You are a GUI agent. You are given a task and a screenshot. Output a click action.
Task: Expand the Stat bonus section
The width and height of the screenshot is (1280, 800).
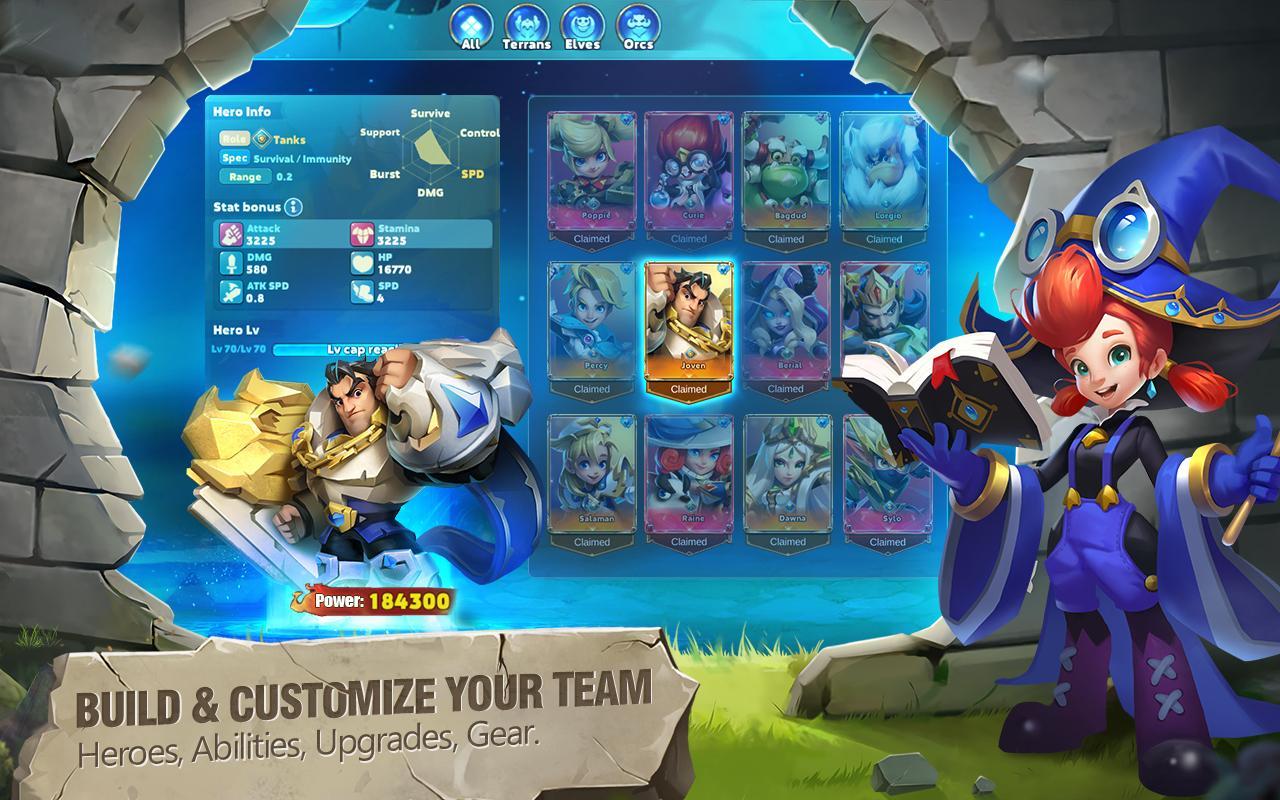[247, 208]
